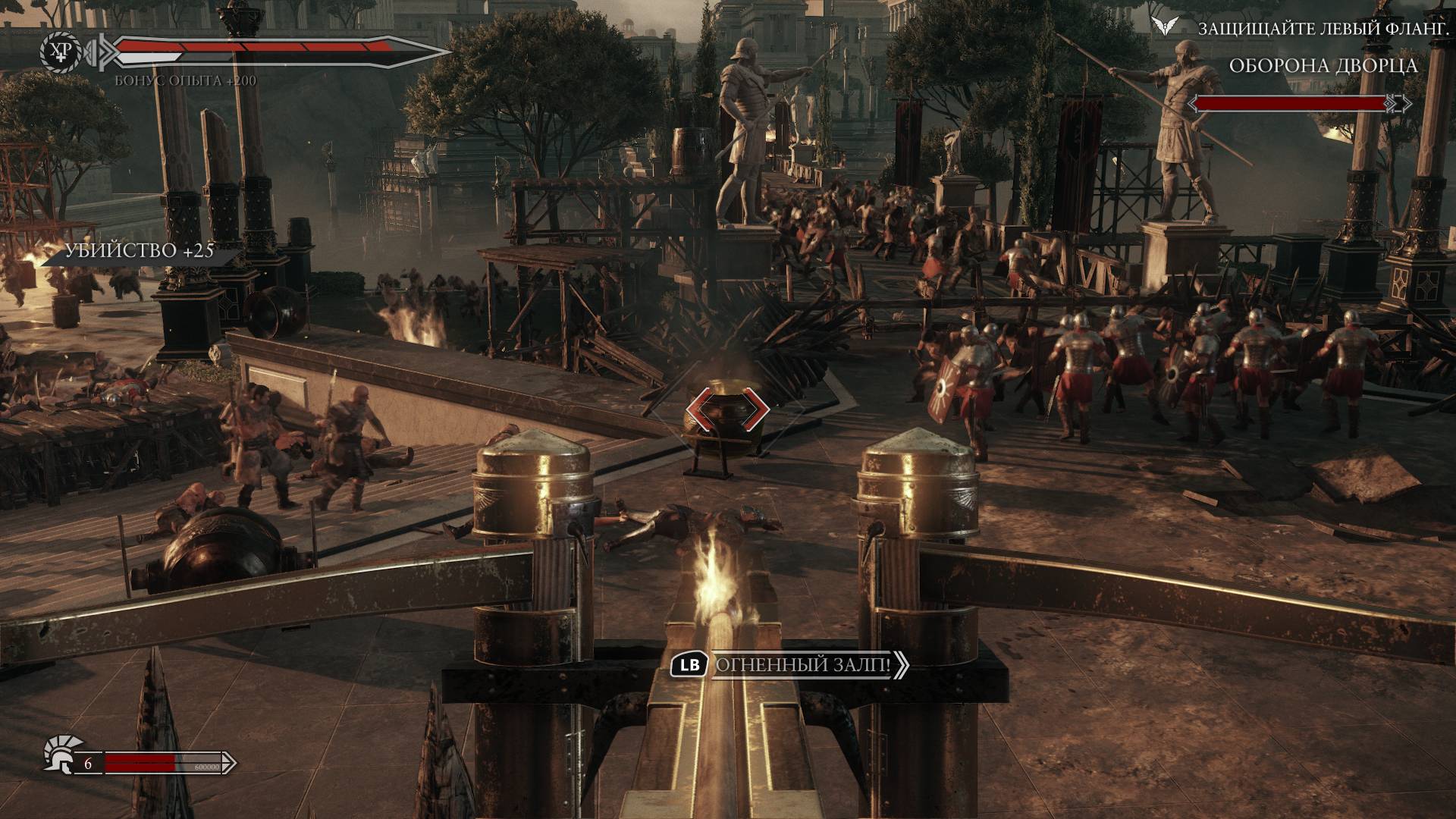Select the «Оборона дворца» objective label
The image size is (1456, 819).
(x=1323, y=66)
